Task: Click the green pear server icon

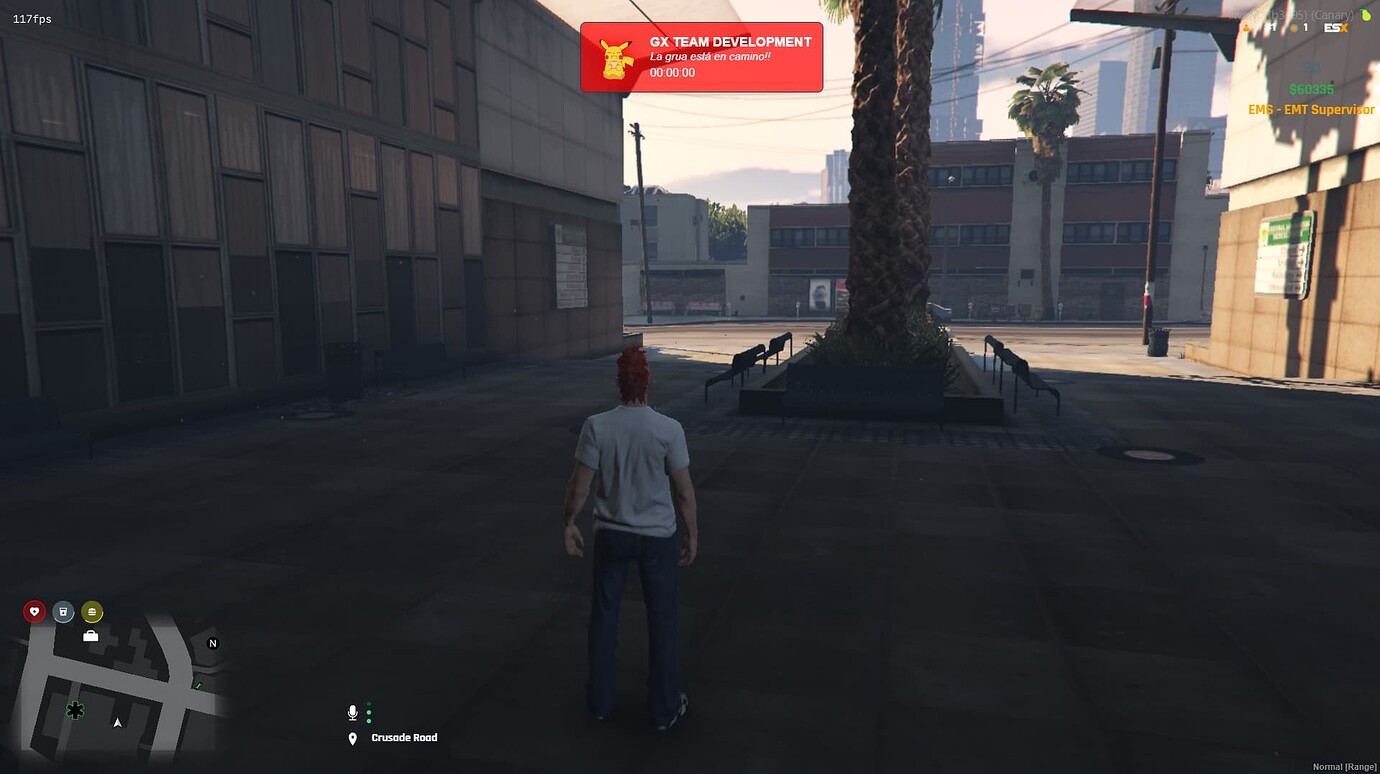Action: [1366, 15]
